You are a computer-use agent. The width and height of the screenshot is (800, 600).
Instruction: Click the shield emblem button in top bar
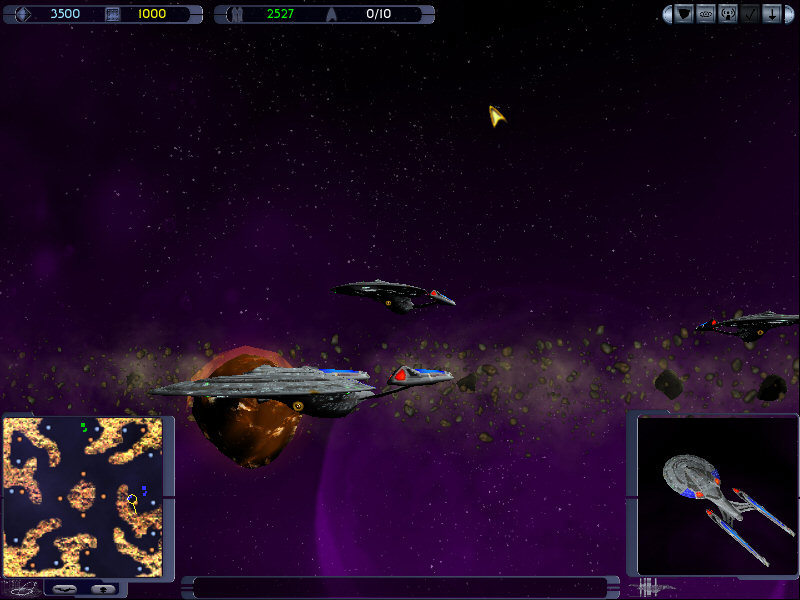684,14
